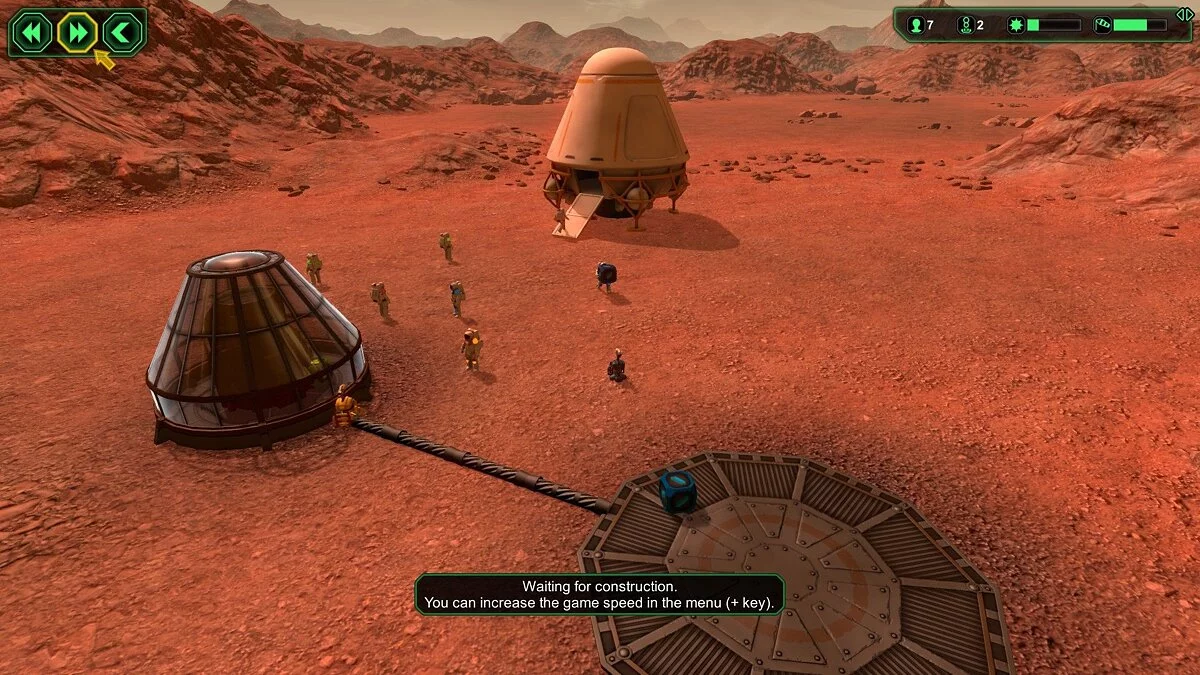Speed up the game with fast-forward
This screenshot has height=675, width=1200.
click(x=76, y=33)
